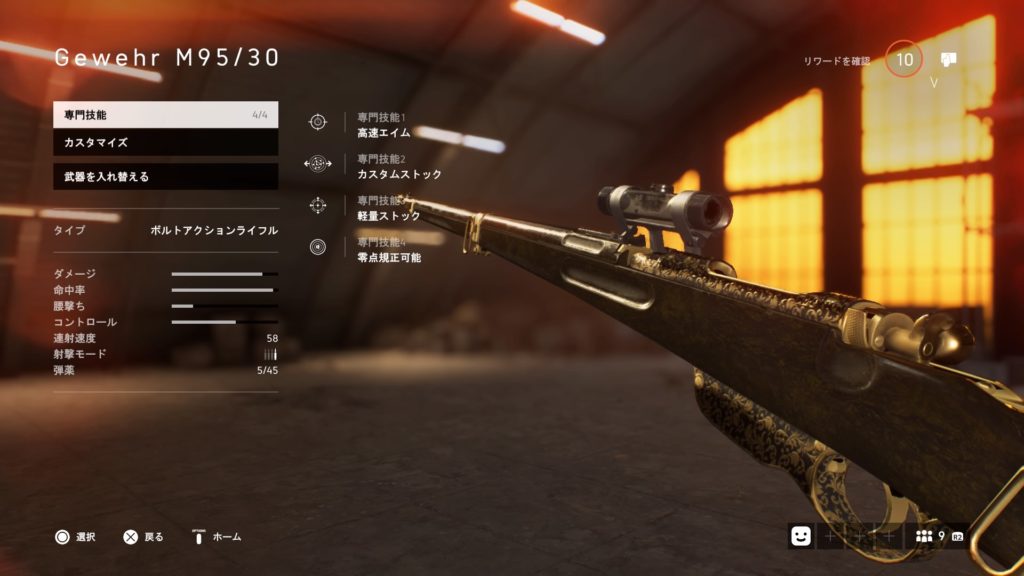Image resolution: width=1024 pixels, height=576 pixels.
Task: Open the 専門技能 menu entry
Action: pos(165,115)
